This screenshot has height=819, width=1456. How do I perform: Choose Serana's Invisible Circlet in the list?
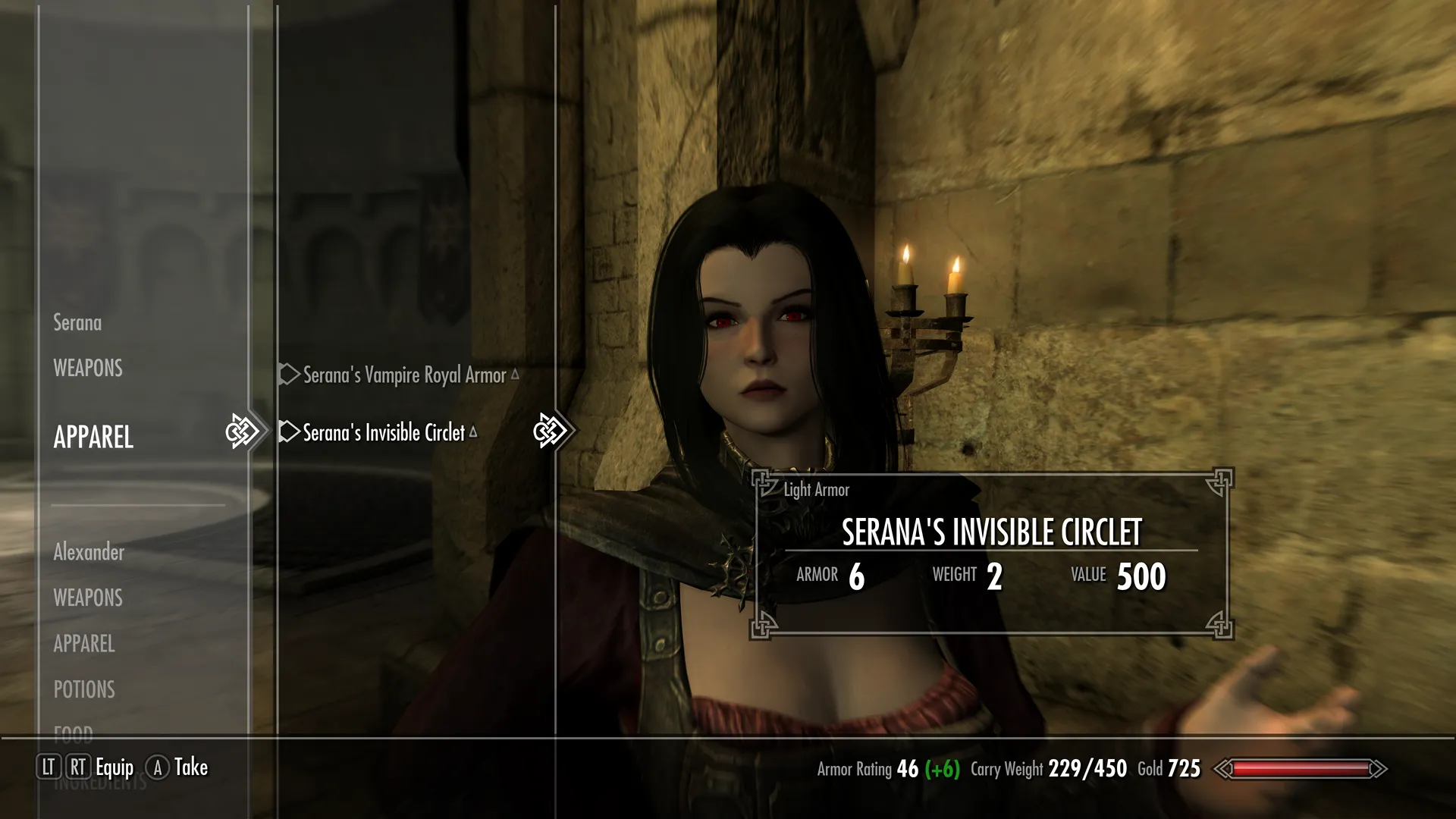[383, 433]
